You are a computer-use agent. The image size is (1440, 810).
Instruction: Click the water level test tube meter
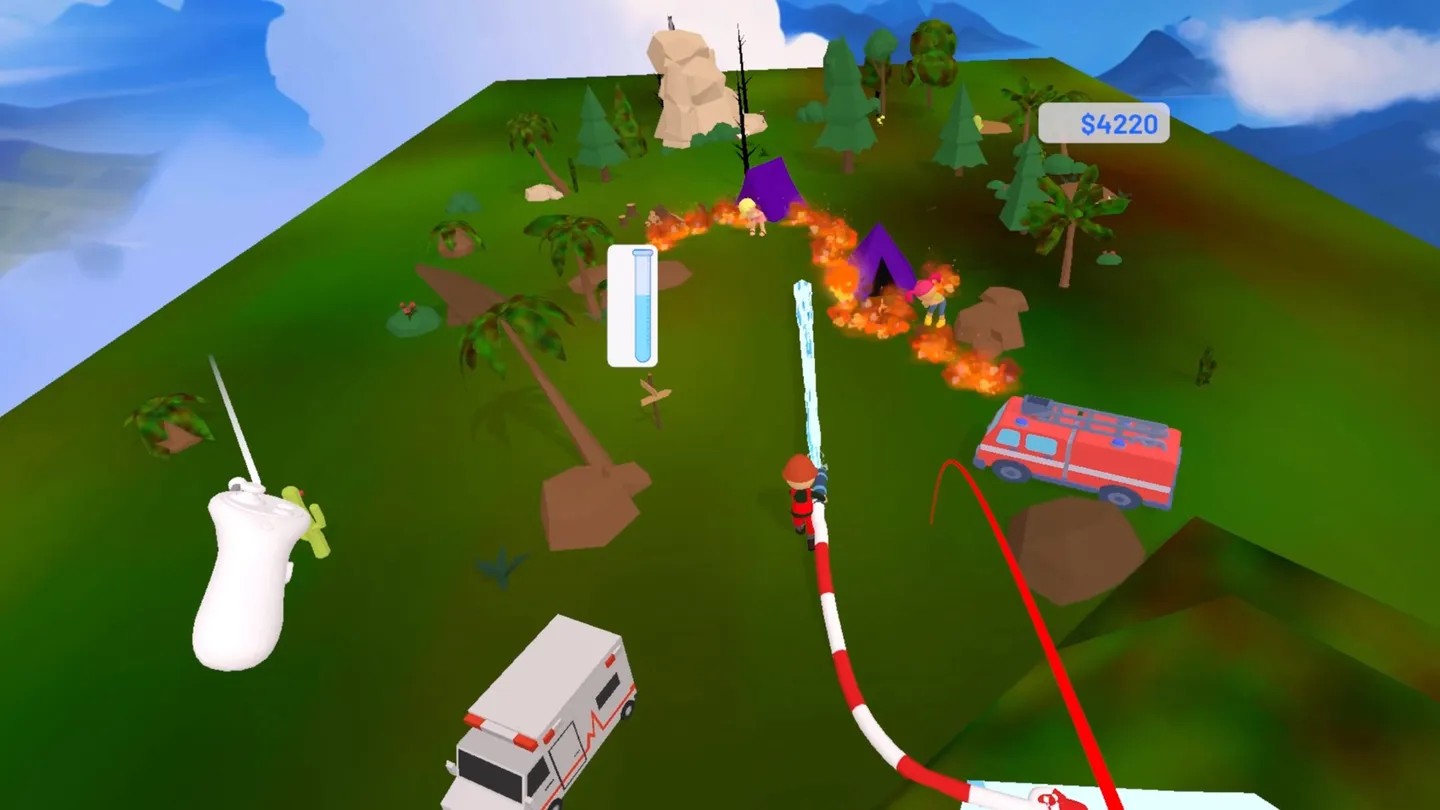pyautogui.click(x=632, y=305)
